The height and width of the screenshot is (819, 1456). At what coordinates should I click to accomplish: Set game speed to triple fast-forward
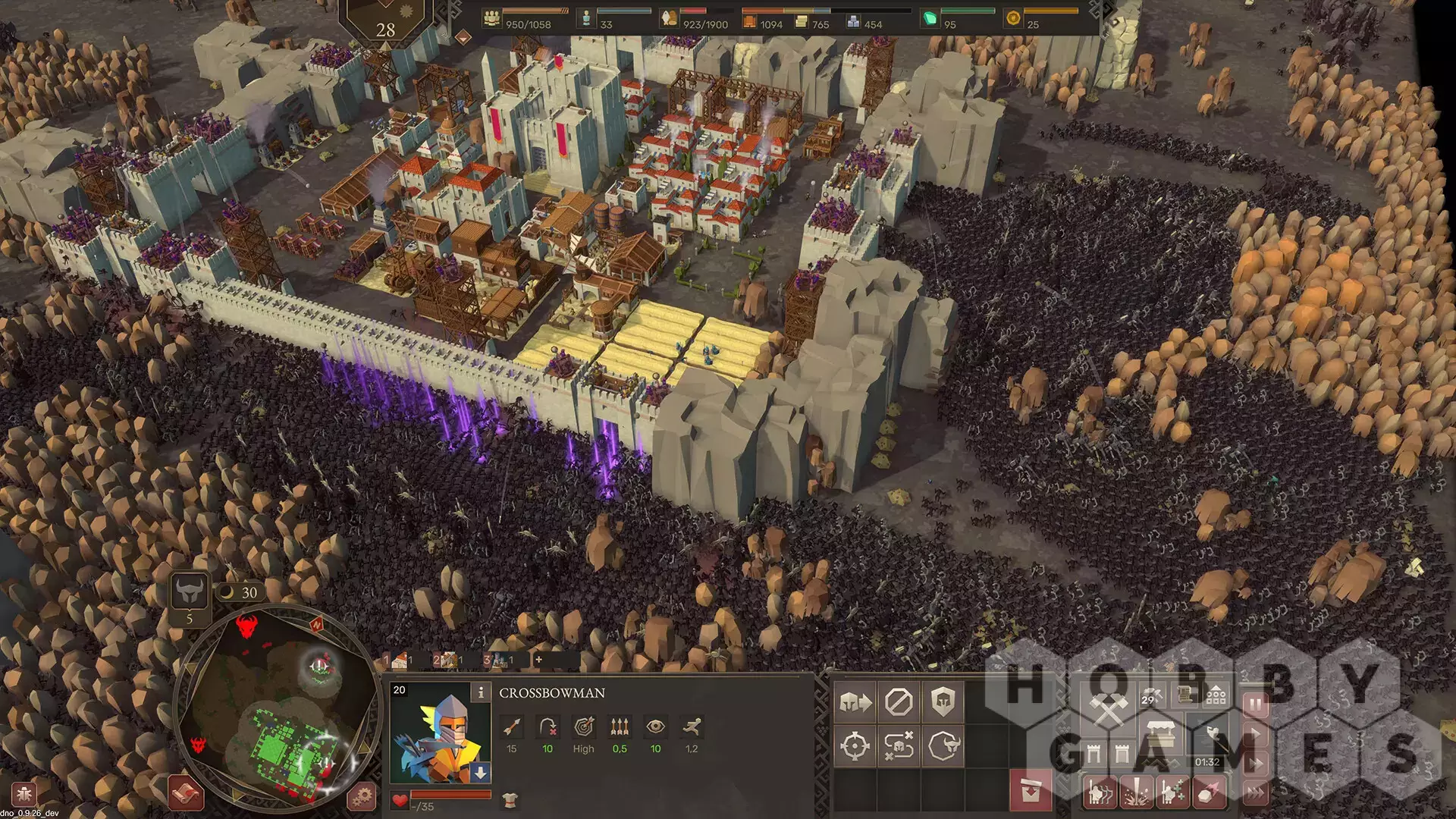[1255, 792]
